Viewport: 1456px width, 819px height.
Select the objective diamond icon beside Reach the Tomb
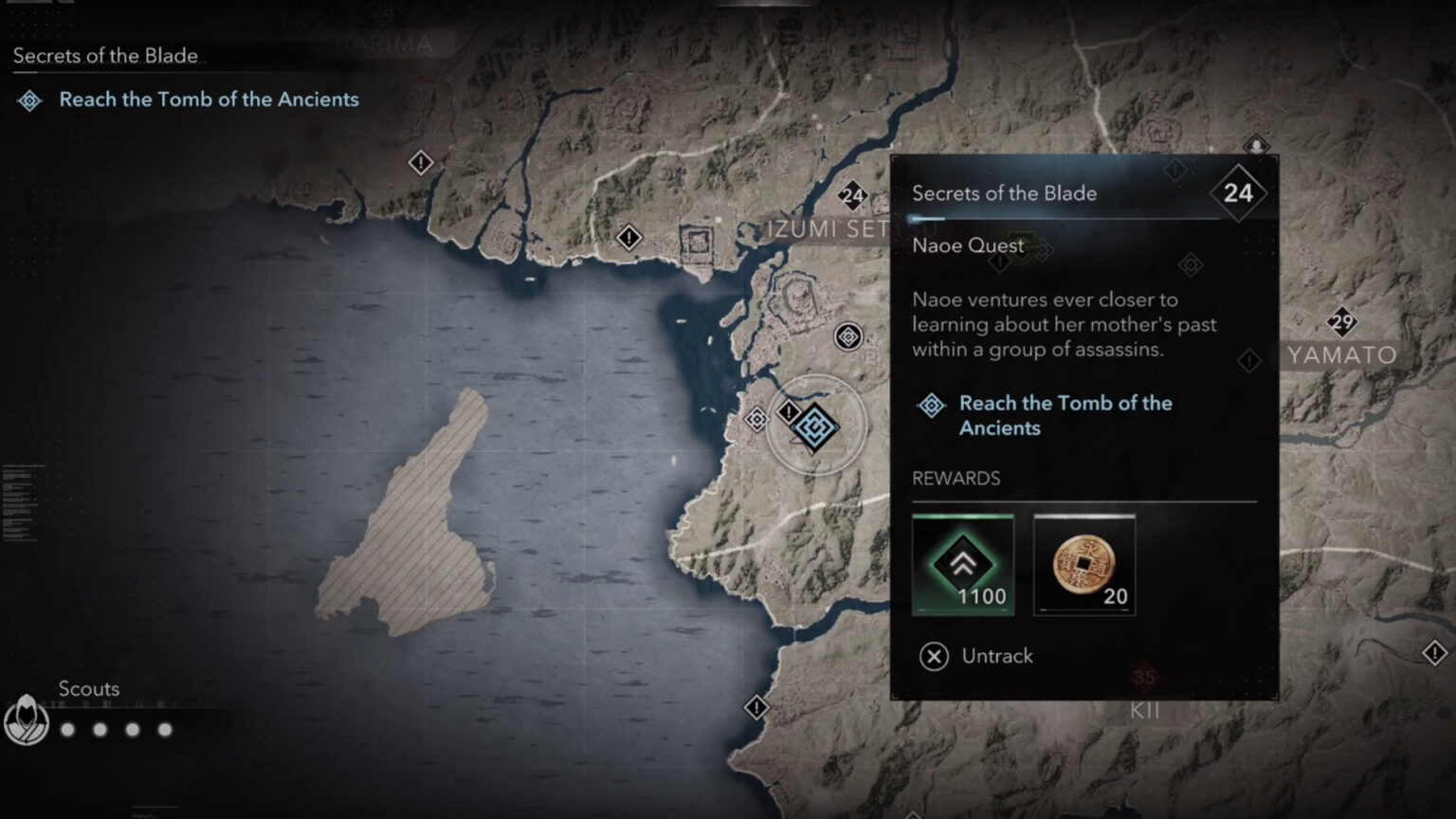(x=930, y=404)
